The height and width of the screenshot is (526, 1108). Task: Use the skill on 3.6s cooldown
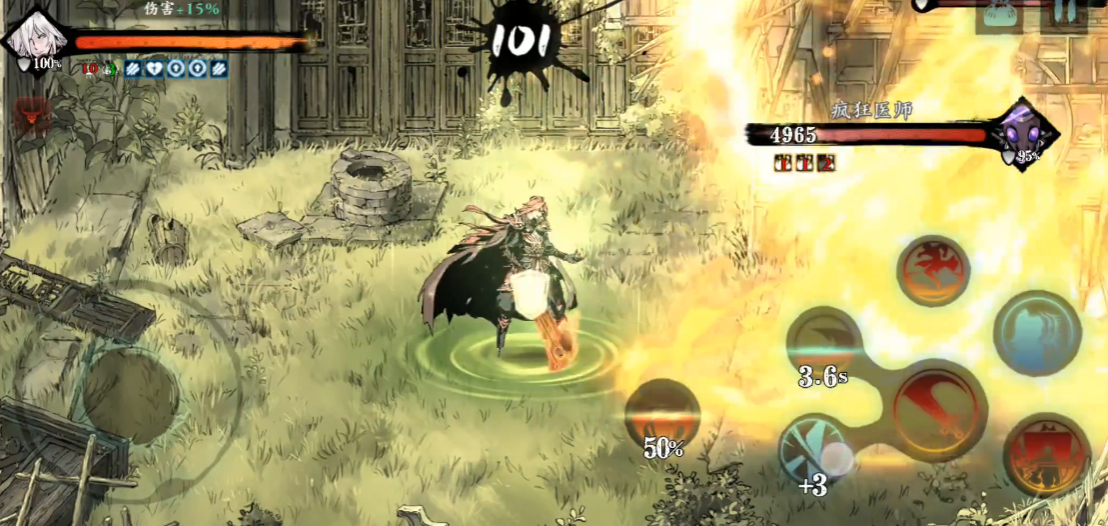point(825,346)
